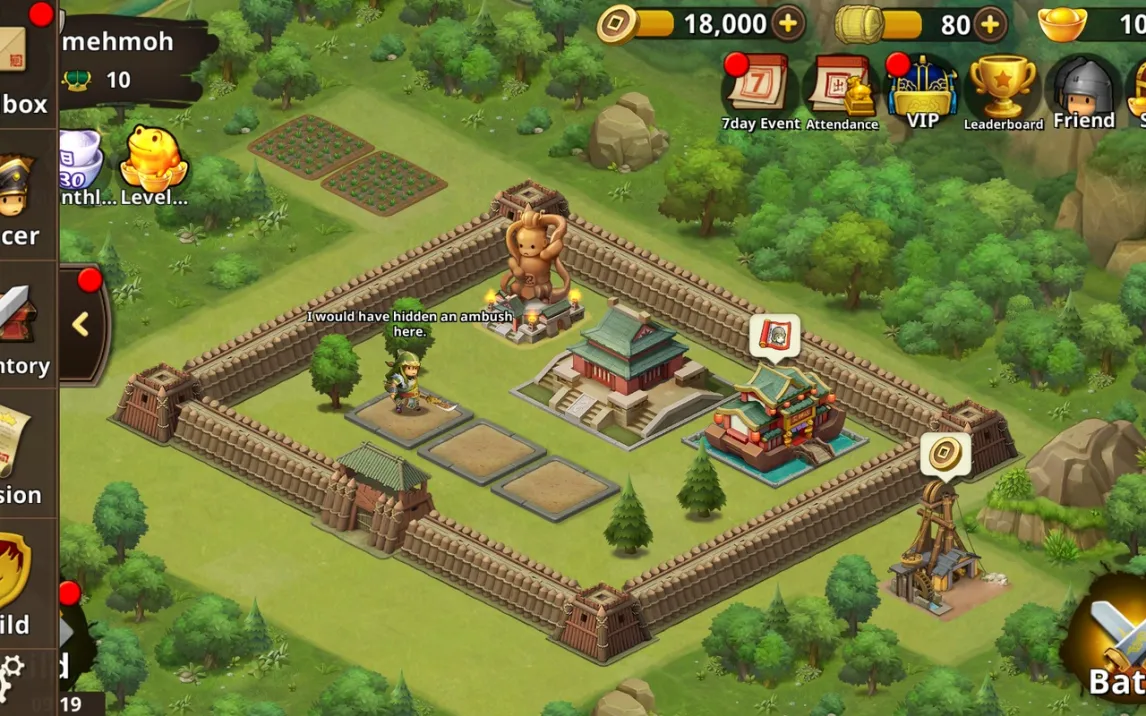Show the Leaderboard trophy
This screenshot has height=716, width=1146.
click(1003, 92)
